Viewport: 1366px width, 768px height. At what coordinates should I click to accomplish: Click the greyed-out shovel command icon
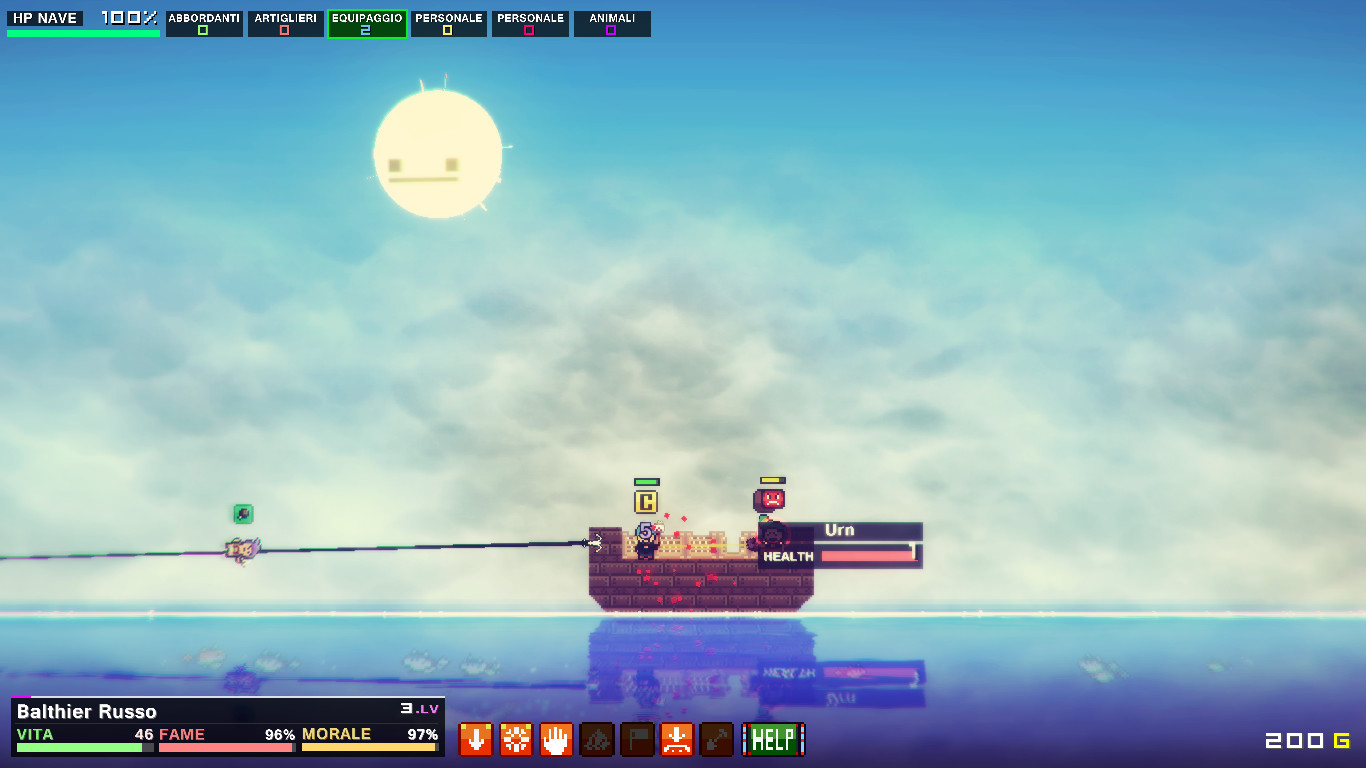717,740
